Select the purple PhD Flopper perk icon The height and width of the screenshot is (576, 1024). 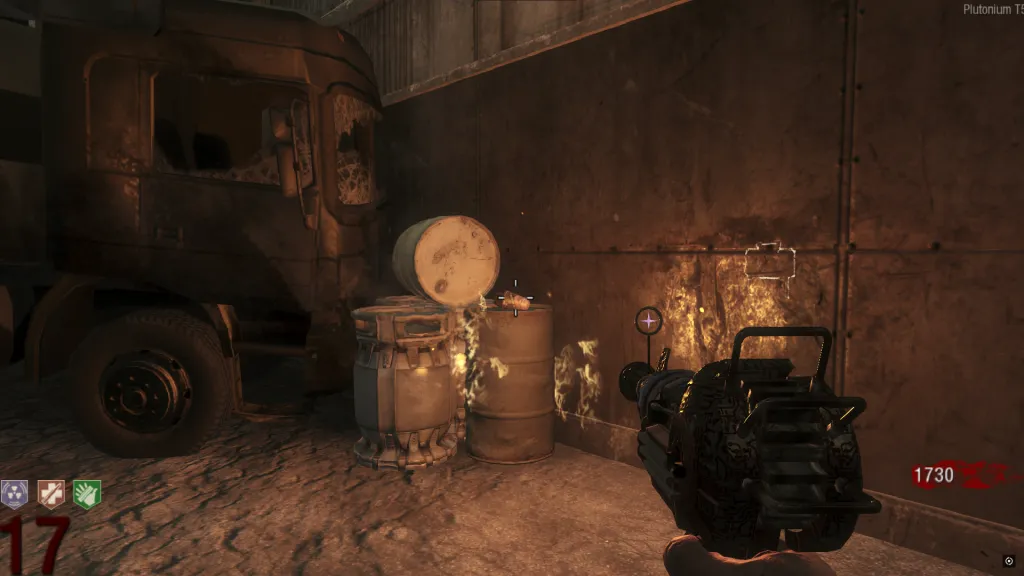(14, 493)
